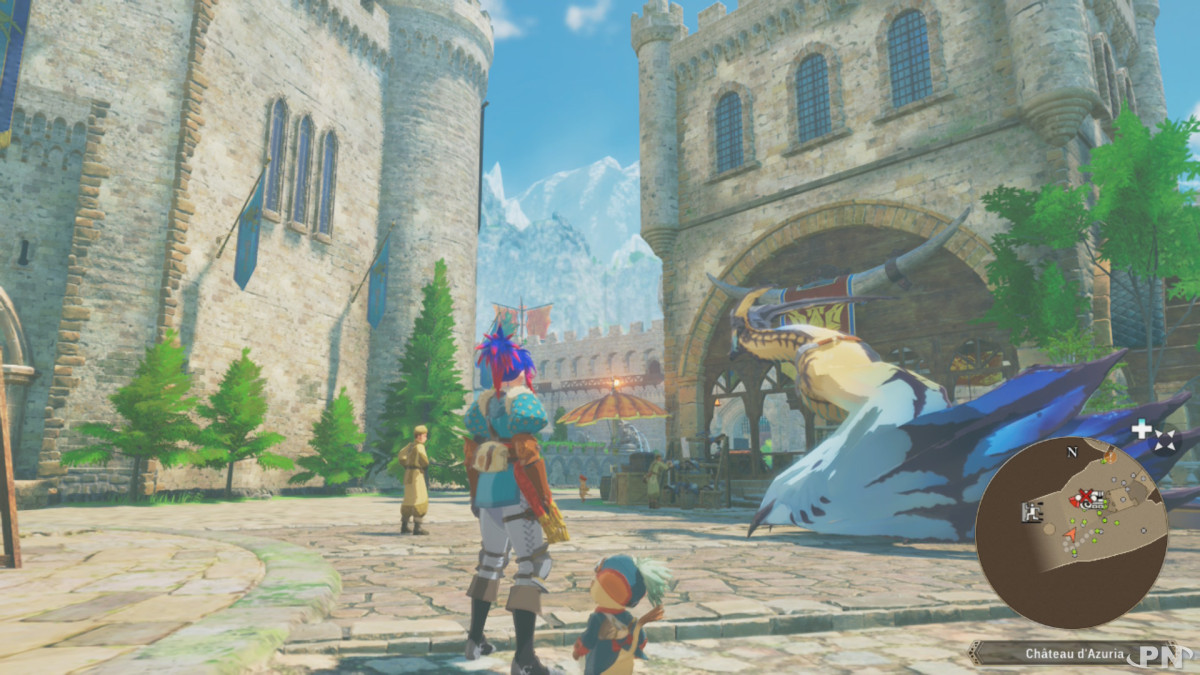Select the orange marker at minimap's top edge
The width and height of the screenshot is (1200, 675).
tap(1109, 455)
